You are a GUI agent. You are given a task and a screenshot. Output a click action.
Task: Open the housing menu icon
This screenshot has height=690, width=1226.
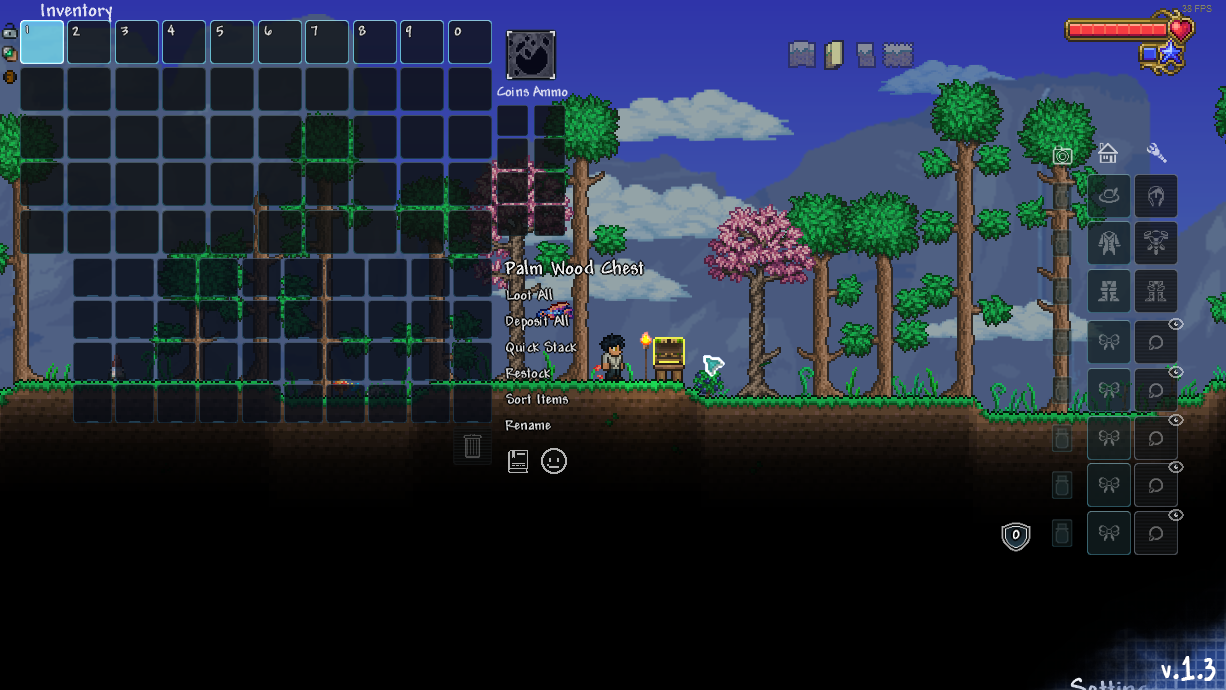1107,153
